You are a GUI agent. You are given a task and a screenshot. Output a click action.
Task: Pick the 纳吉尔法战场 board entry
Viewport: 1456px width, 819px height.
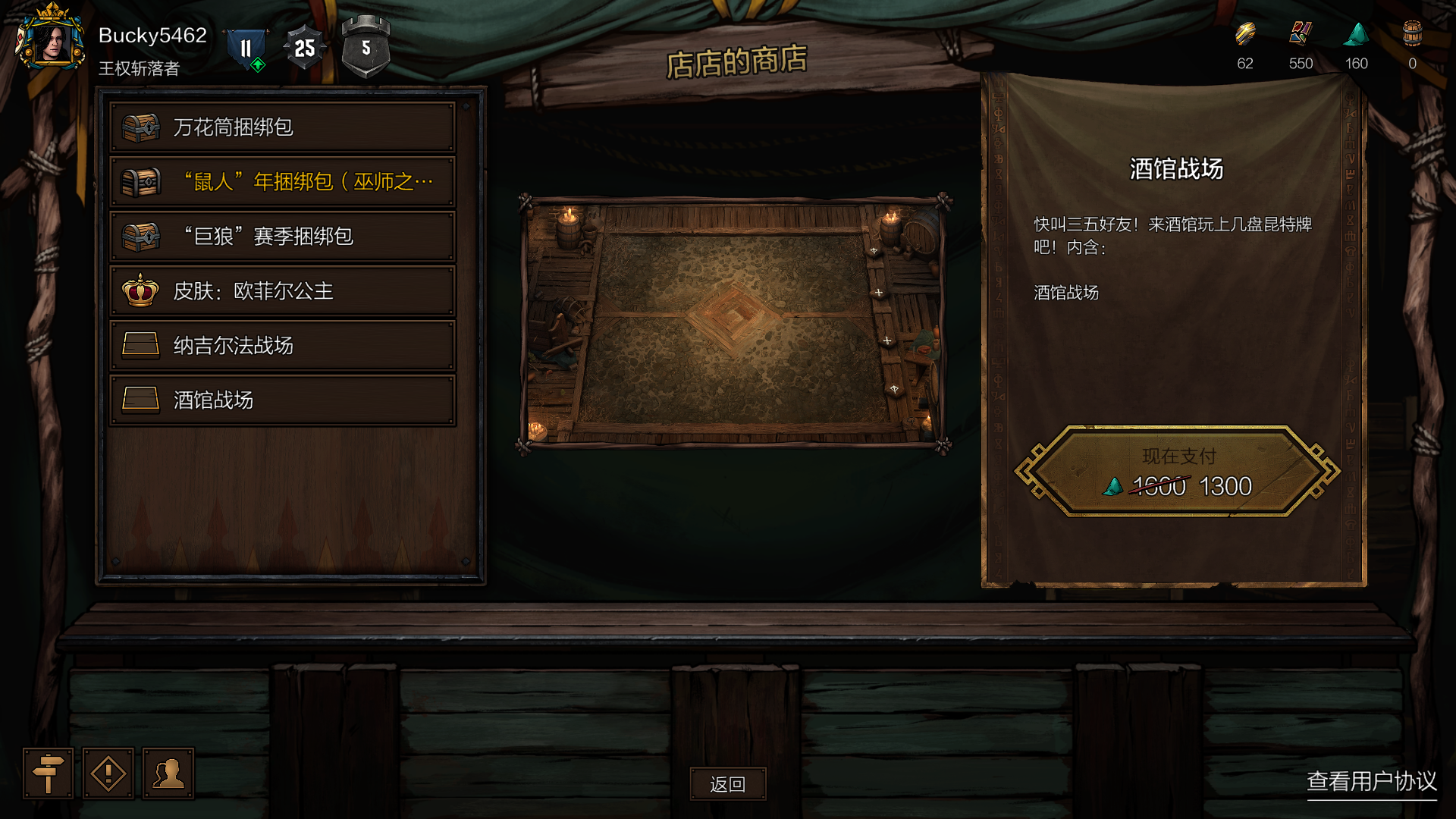[282, 346]
